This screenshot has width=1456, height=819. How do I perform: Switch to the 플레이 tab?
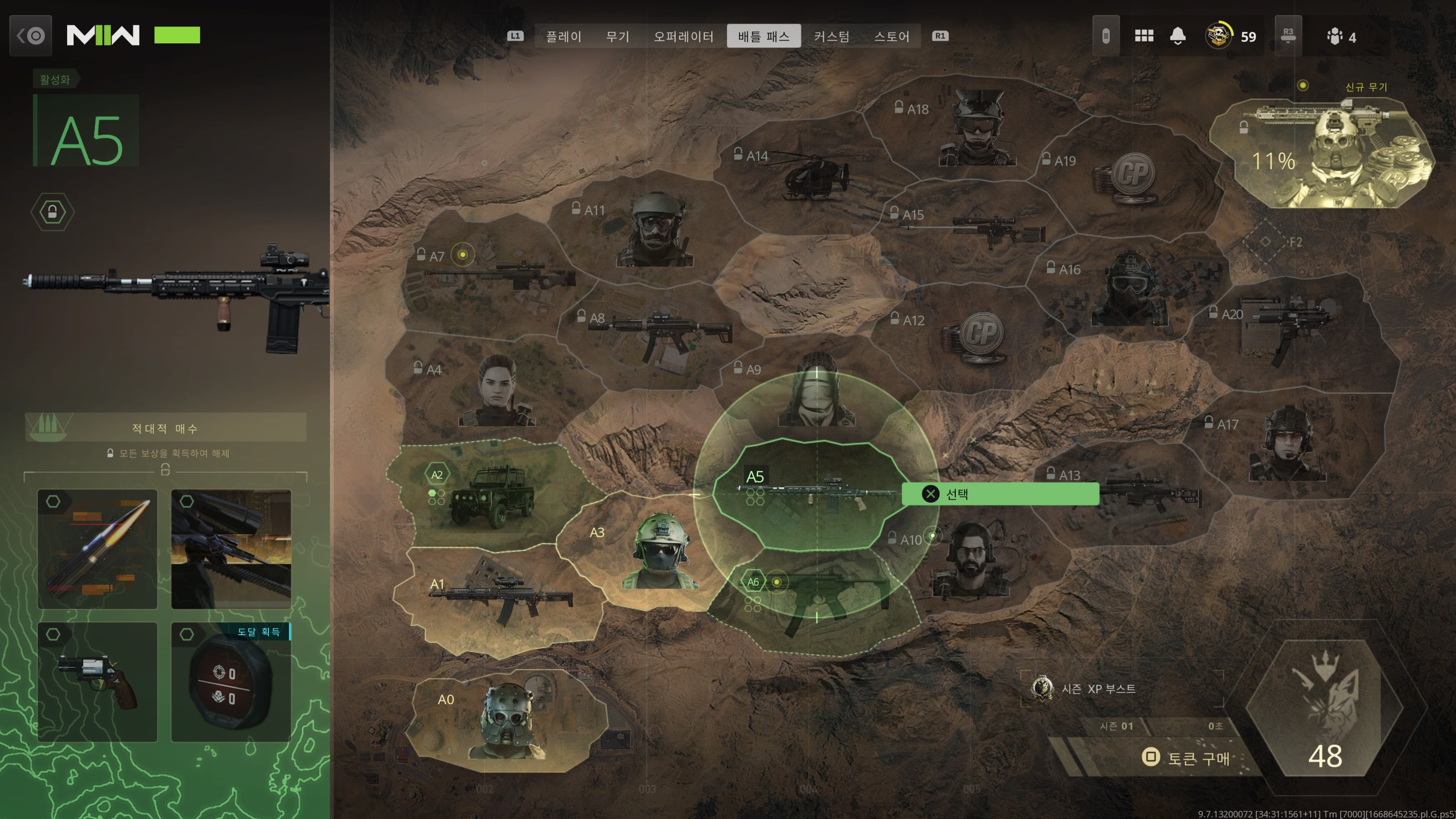(563, 37)
